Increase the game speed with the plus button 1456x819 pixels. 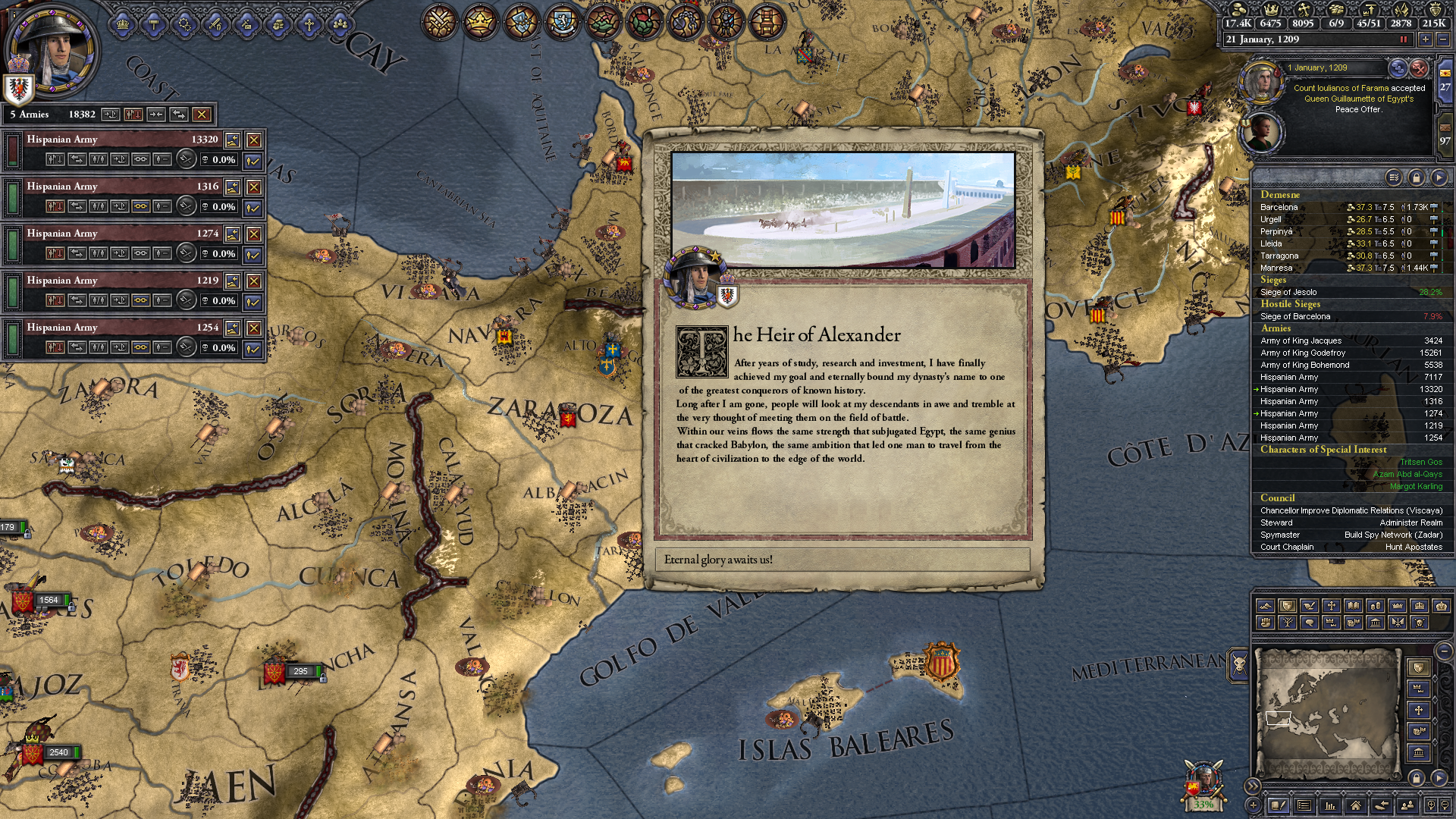point(1426,39)
